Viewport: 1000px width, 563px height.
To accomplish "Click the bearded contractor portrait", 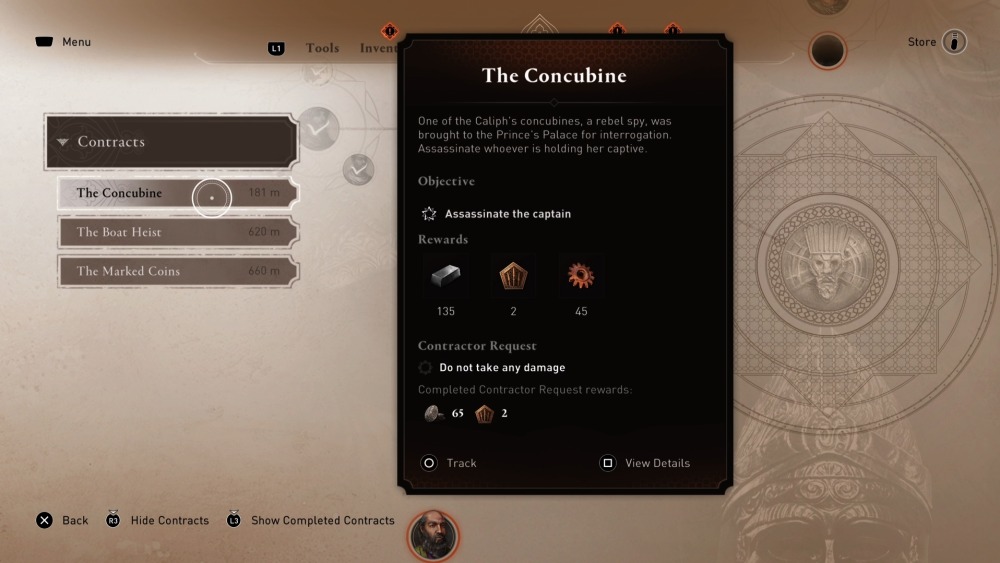I will (433, 535).
